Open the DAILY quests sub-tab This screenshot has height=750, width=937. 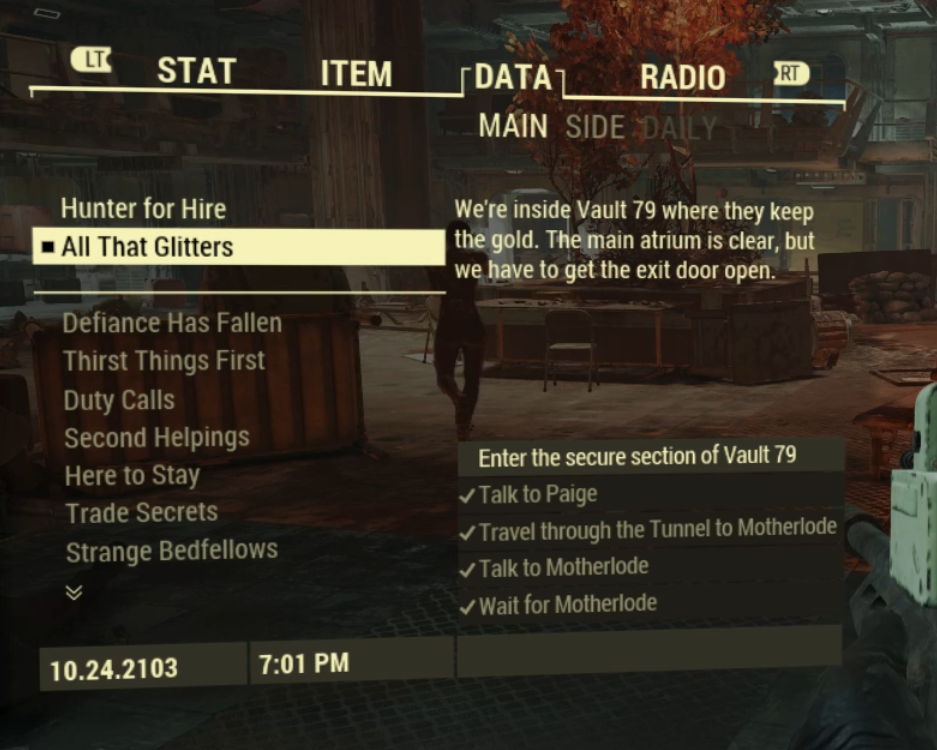(x=680, y=128)
